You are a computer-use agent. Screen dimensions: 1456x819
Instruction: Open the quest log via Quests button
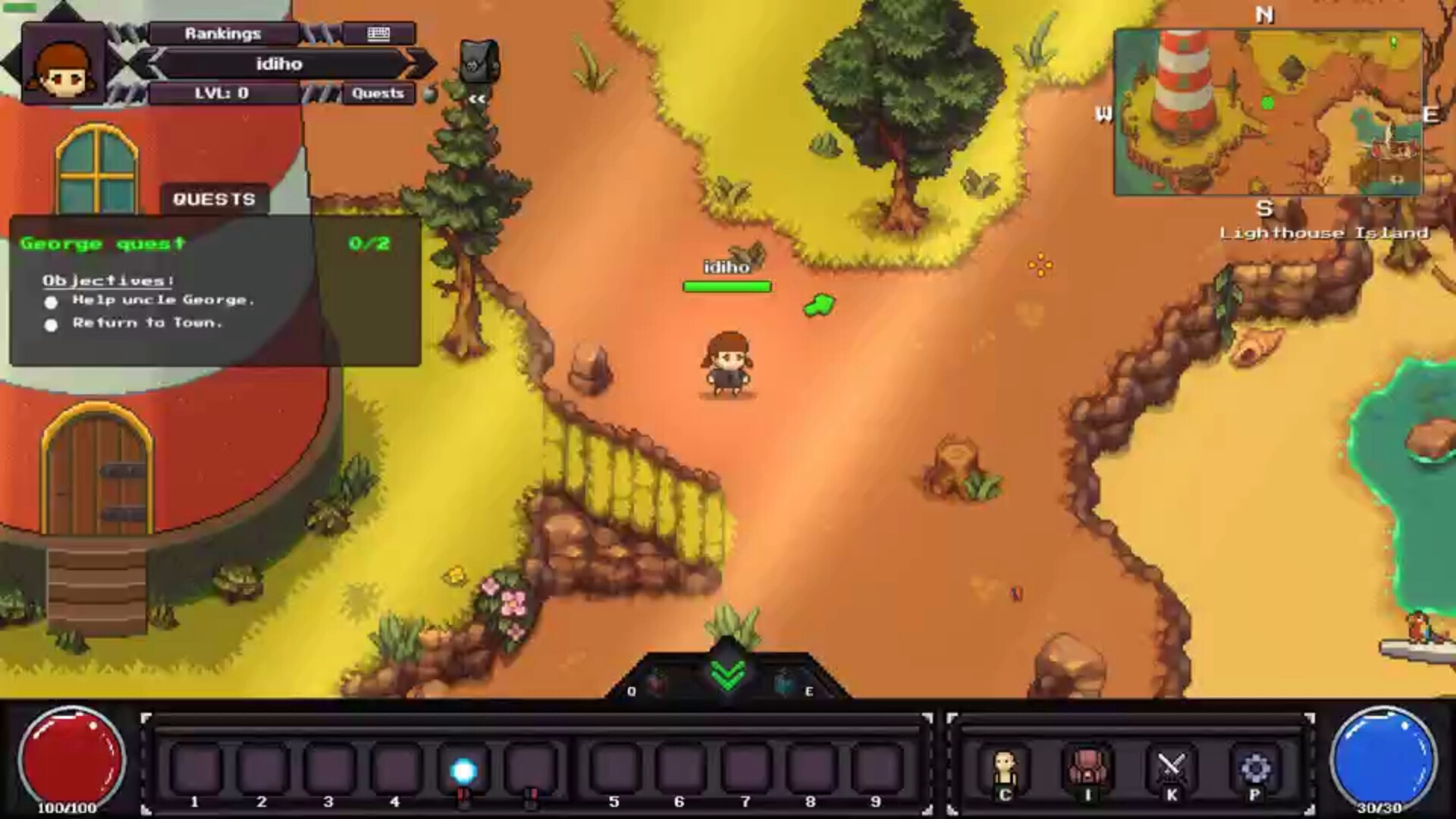click(378, 93)
